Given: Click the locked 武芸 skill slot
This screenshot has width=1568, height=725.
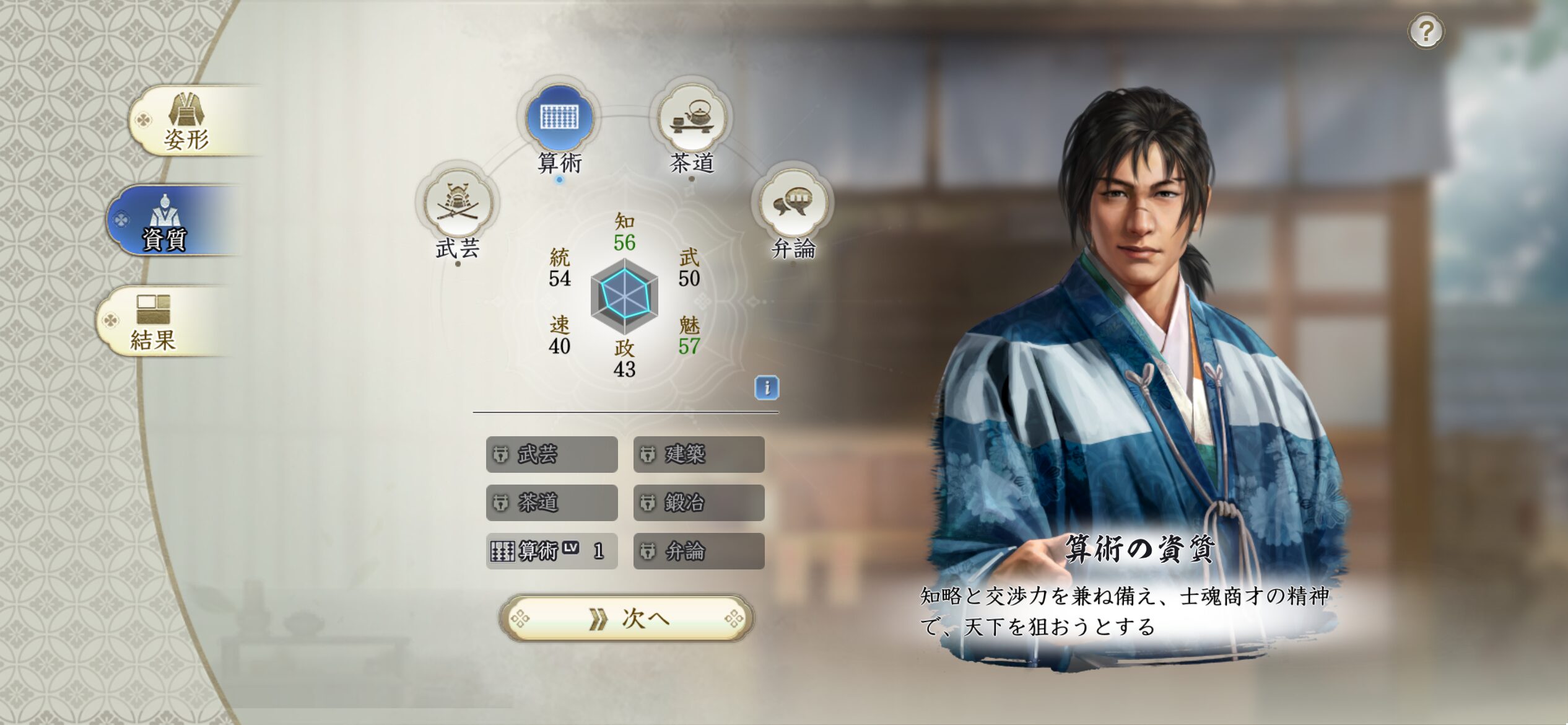Looking at the screenshot, I should pyautogui.click(x=552, y=454).
